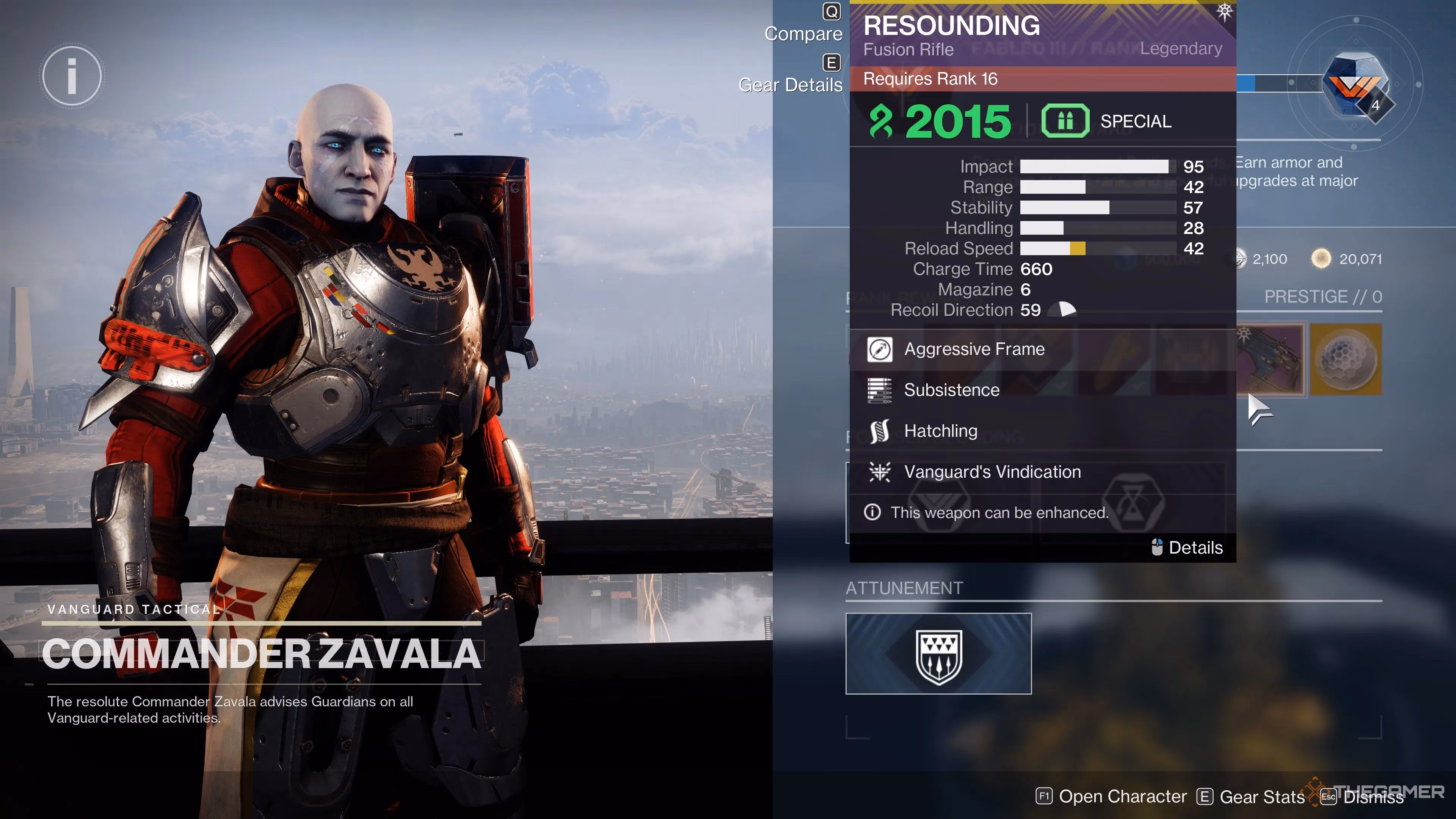Click the mouse icon next to Details
The image size is (1456, 819).
pos(1156,547)
